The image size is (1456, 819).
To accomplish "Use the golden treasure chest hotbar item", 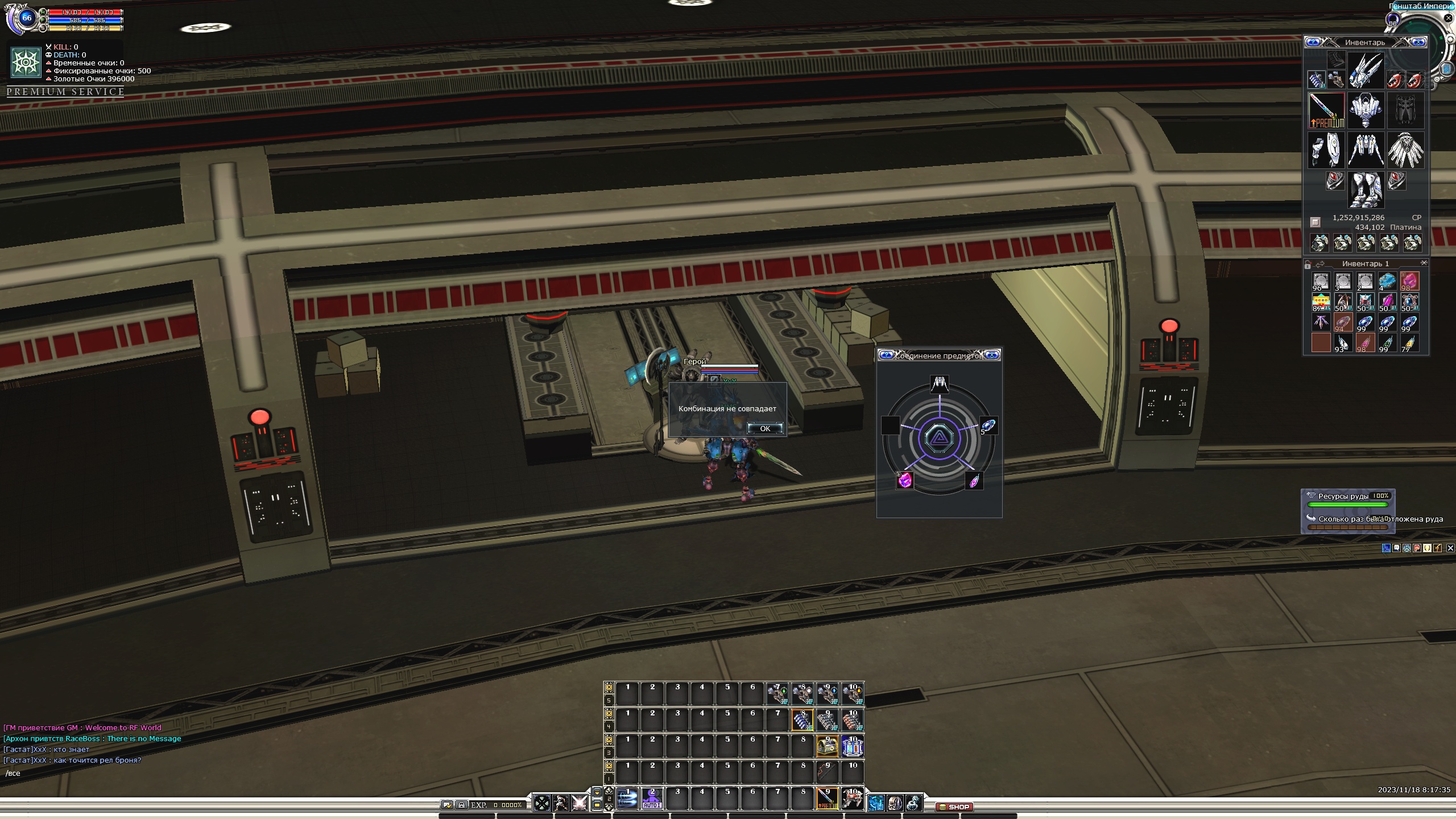I will click(827, 746).
